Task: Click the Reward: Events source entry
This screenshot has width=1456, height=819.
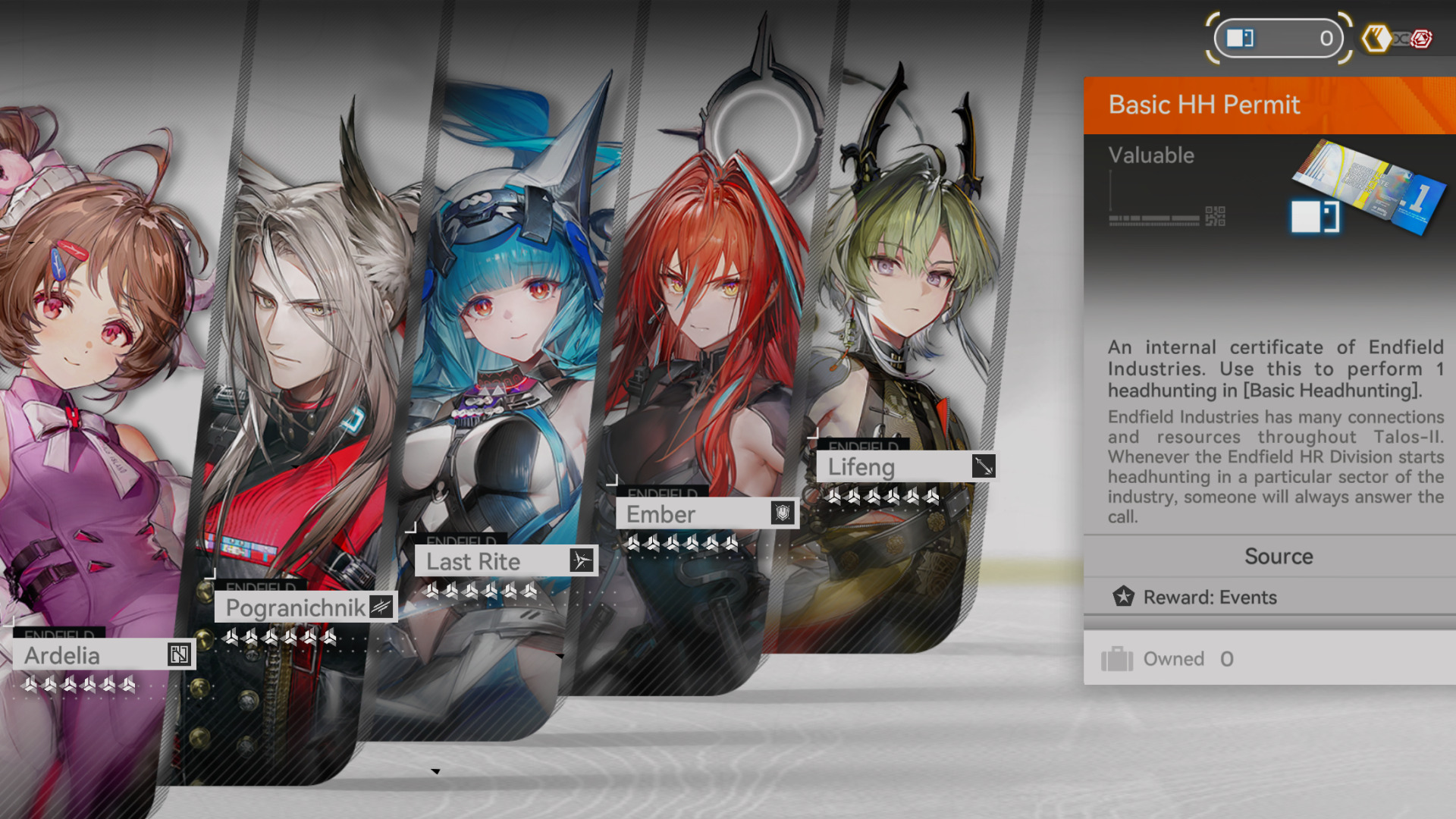Action: pyautogui.click(x=1209, y=598)
